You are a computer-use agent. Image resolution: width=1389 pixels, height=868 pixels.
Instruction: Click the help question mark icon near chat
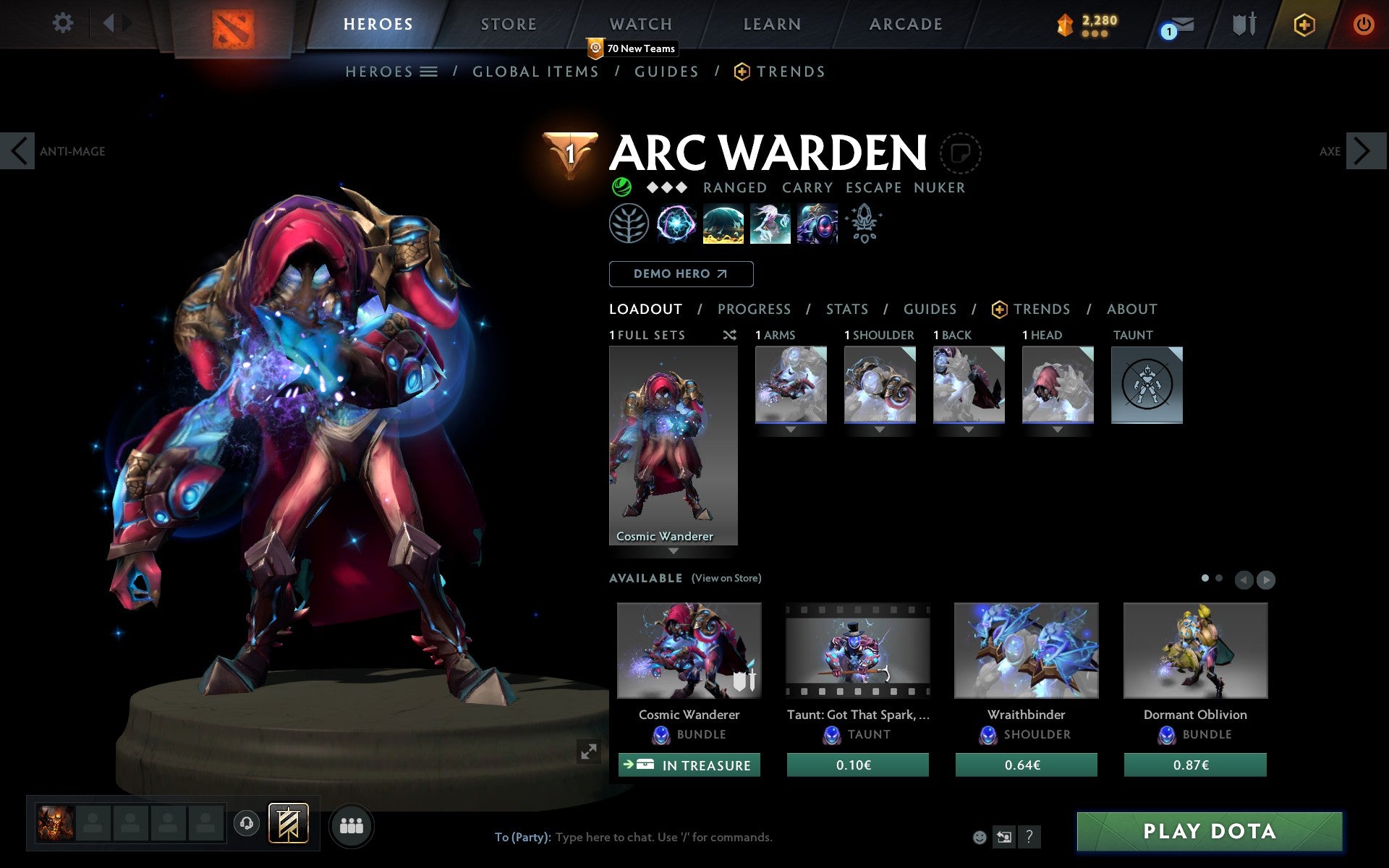pyautogui.click(x=1029, y=838)
